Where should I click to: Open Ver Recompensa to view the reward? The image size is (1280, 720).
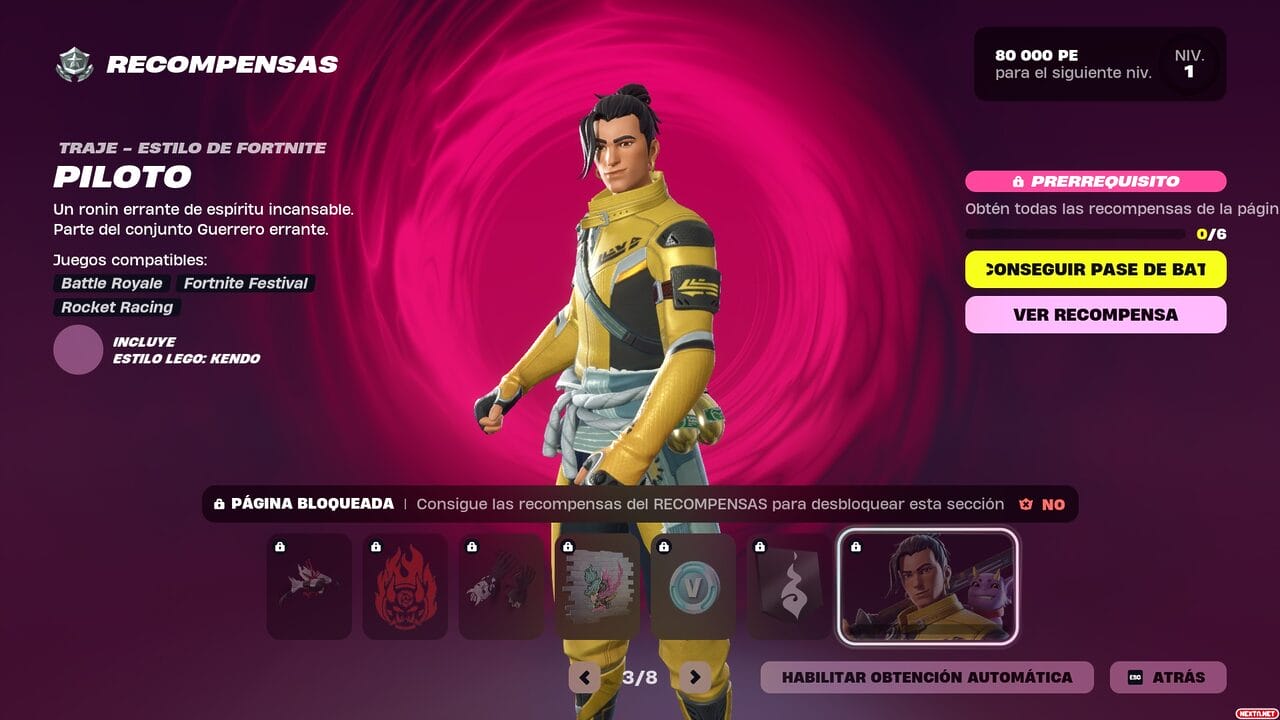point(1095,314)
